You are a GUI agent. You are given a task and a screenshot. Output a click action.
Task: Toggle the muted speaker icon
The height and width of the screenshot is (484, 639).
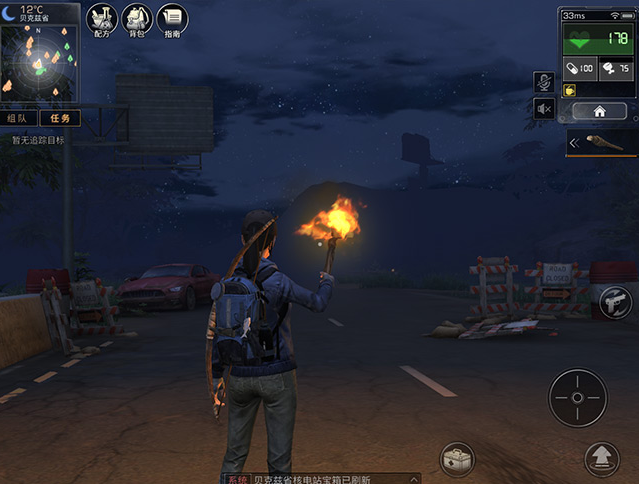coord(545,108)
